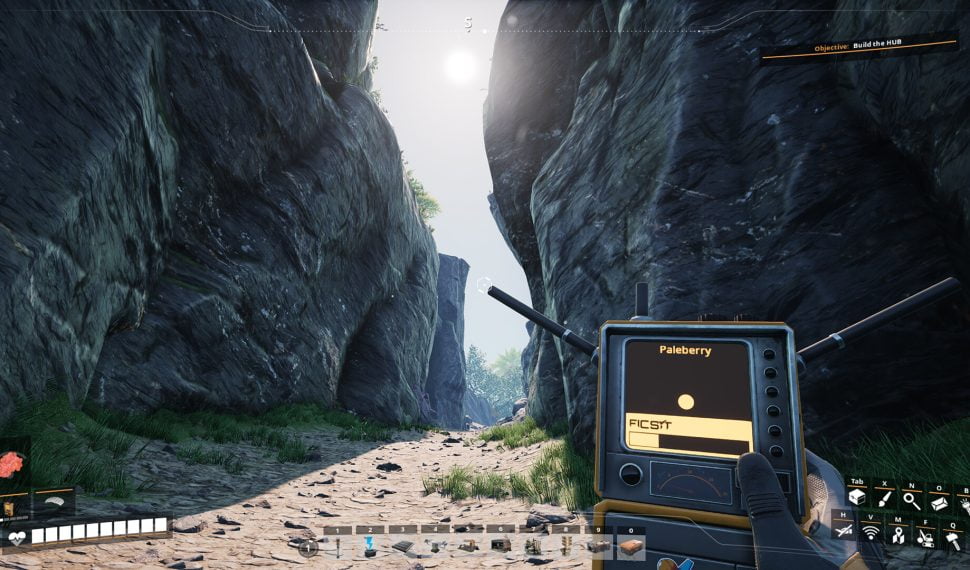Choose the power pole in hotbar slot 1

pyautogui.click(x=337, y=546)
